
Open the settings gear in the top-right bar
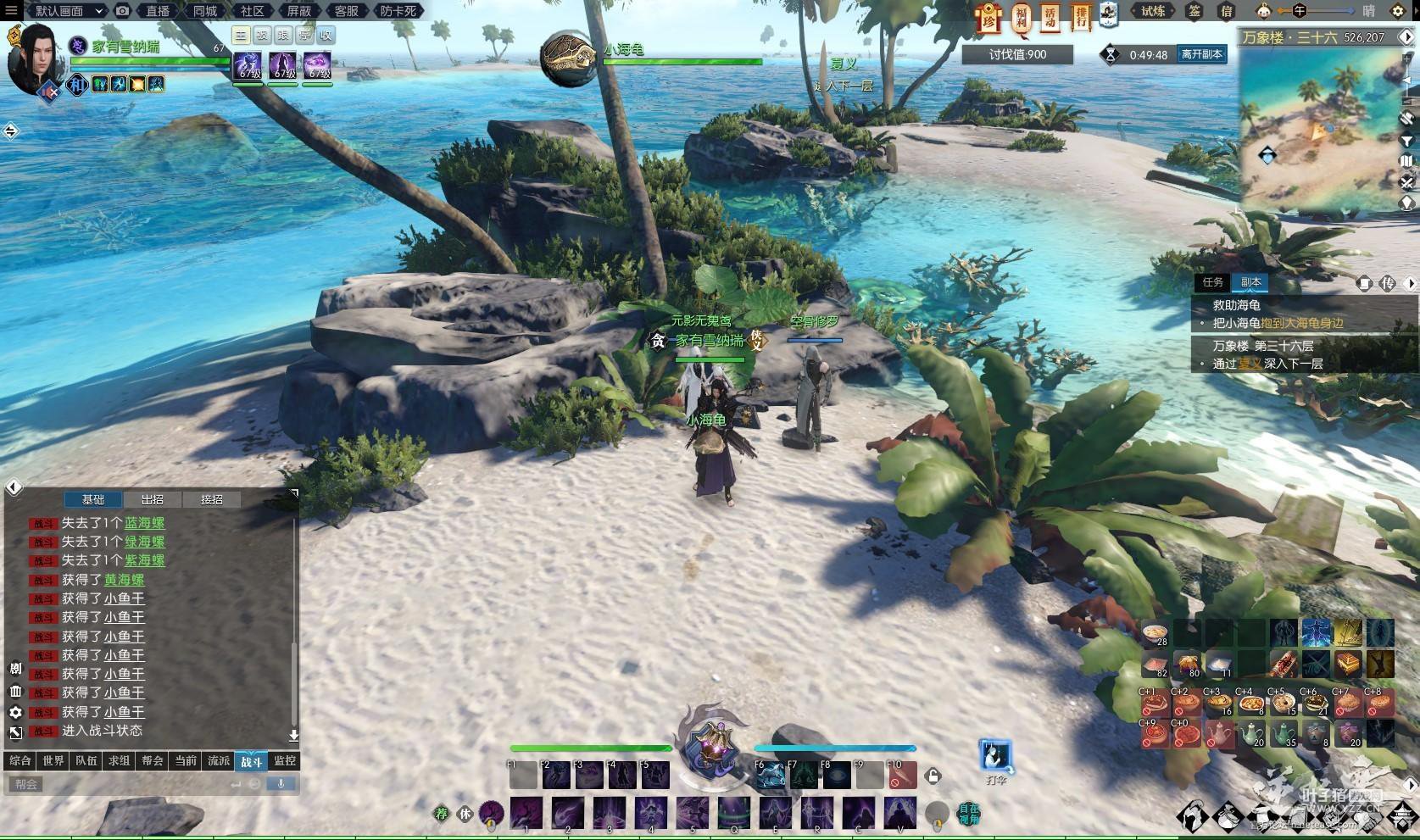click(1398, 11)
